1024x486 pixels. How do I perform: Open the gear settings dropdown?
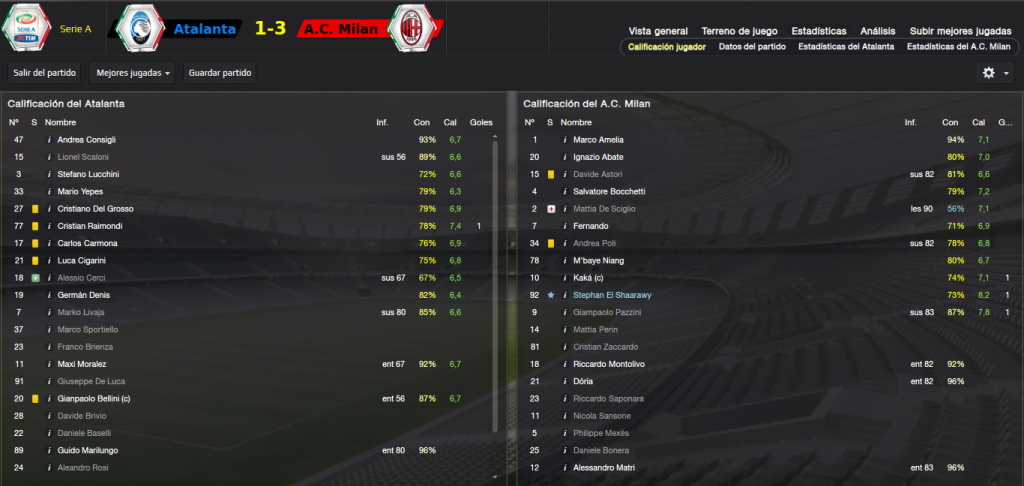(x=996, y=73)
